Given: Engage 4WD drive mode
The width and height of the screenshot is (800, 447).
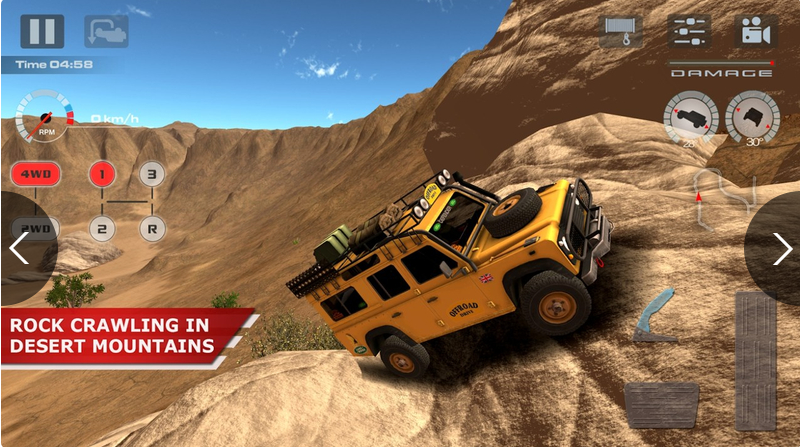Looking at the screenshot, I should (x=36, y=174).
